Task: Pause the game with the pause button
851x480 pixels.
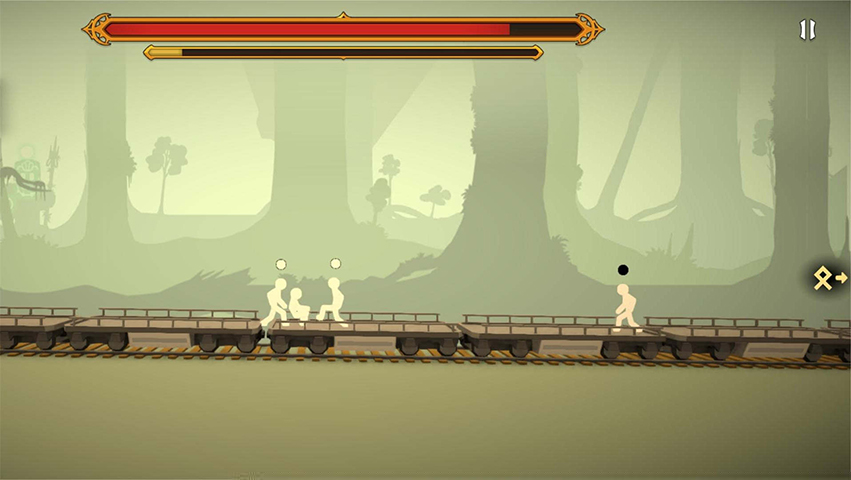Action: (807, 30)
